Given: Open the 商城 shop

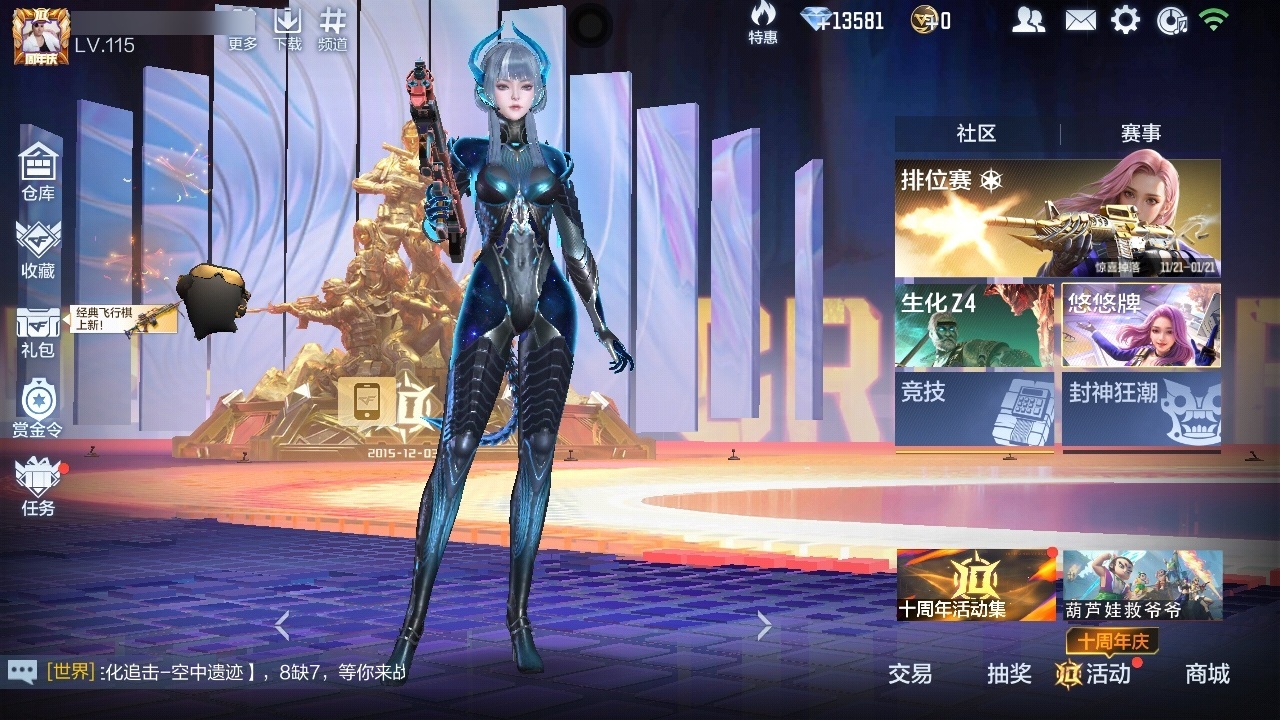Looking at the screenshot, I should (1207, 674).
